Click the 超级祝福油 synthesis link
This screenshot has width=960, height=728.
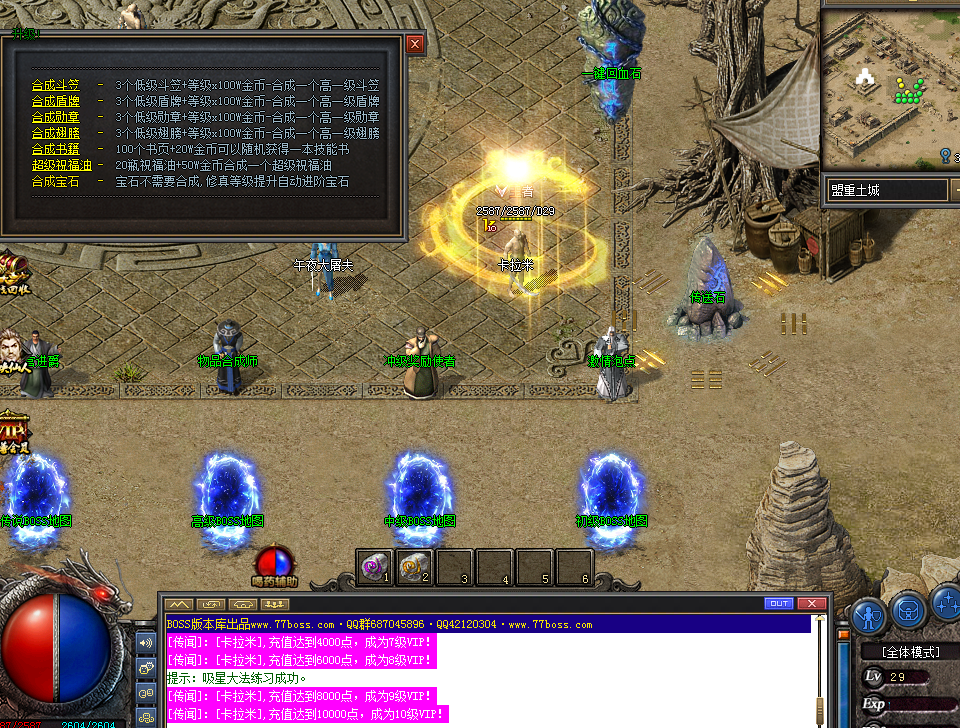62,166
